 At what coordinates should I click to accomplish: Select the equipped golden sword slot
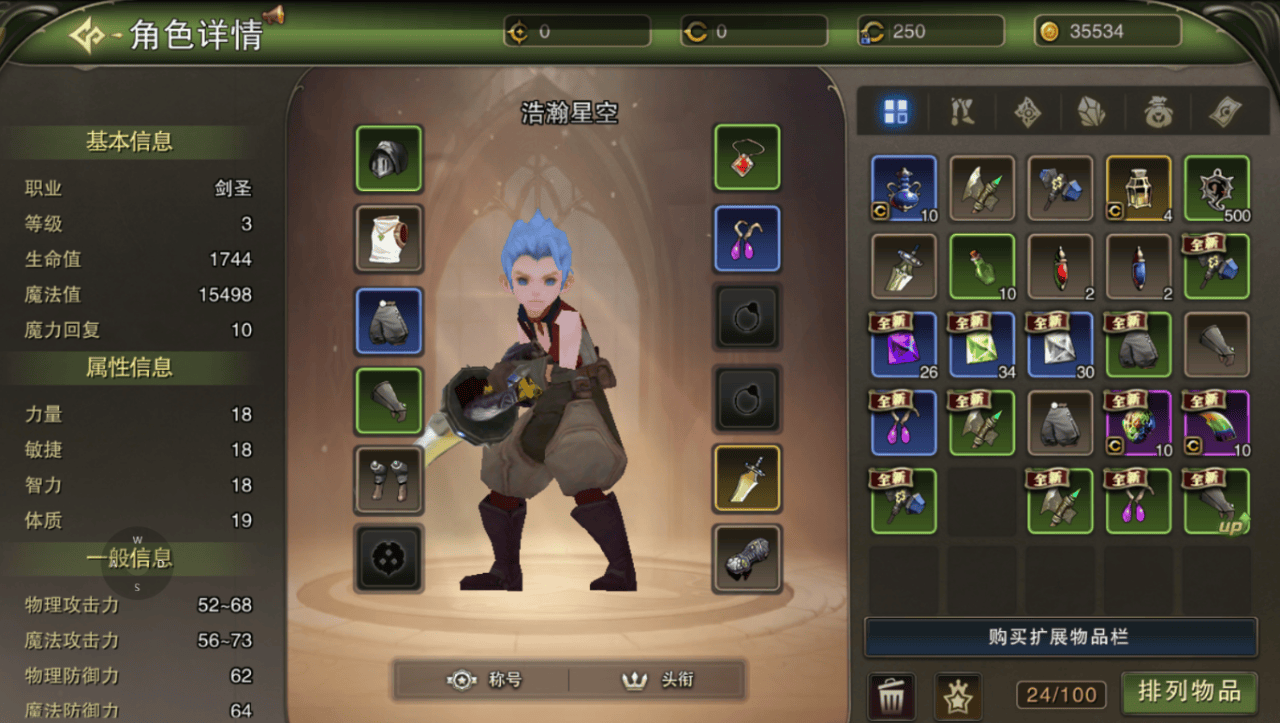coord(746,478)
